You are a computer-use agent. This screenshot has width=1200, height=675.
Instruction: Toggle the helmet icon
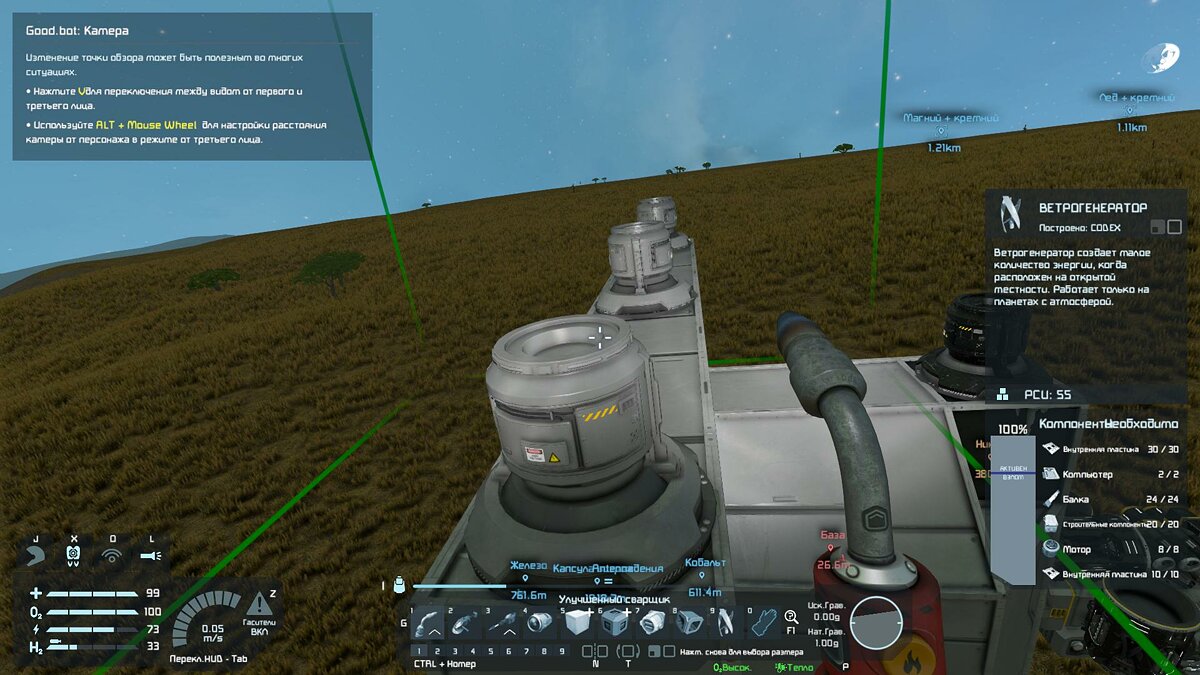pyautogui.click(x=36, y=553)
